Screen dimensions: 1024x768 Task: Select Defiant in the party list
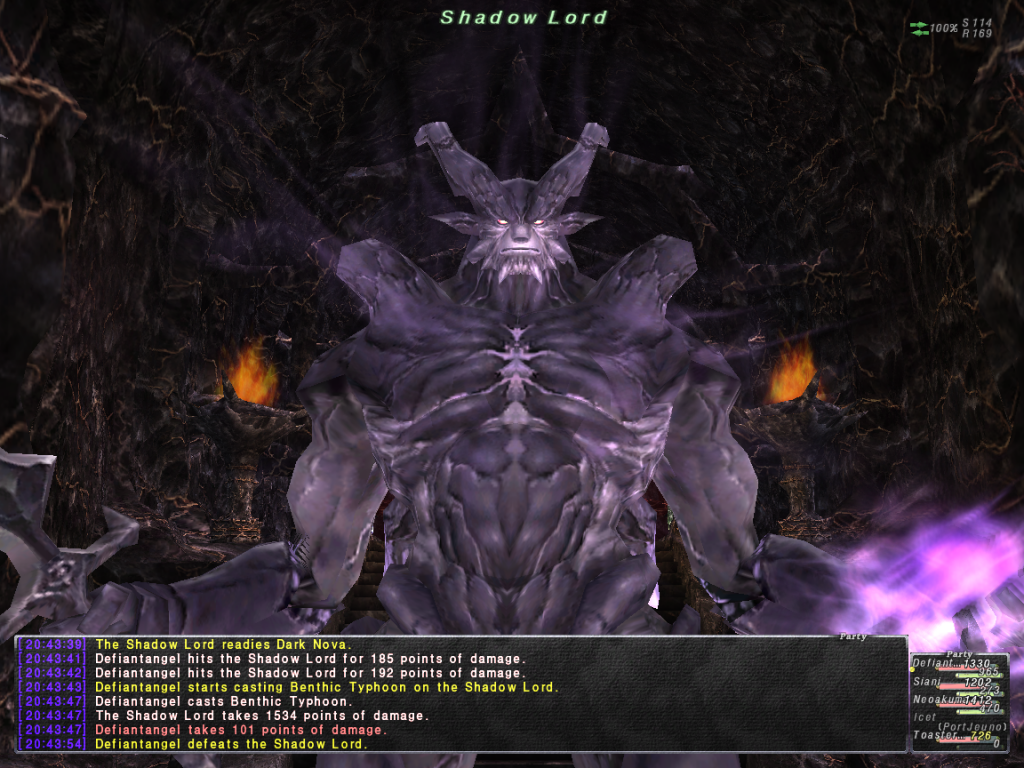pos(933,664)
